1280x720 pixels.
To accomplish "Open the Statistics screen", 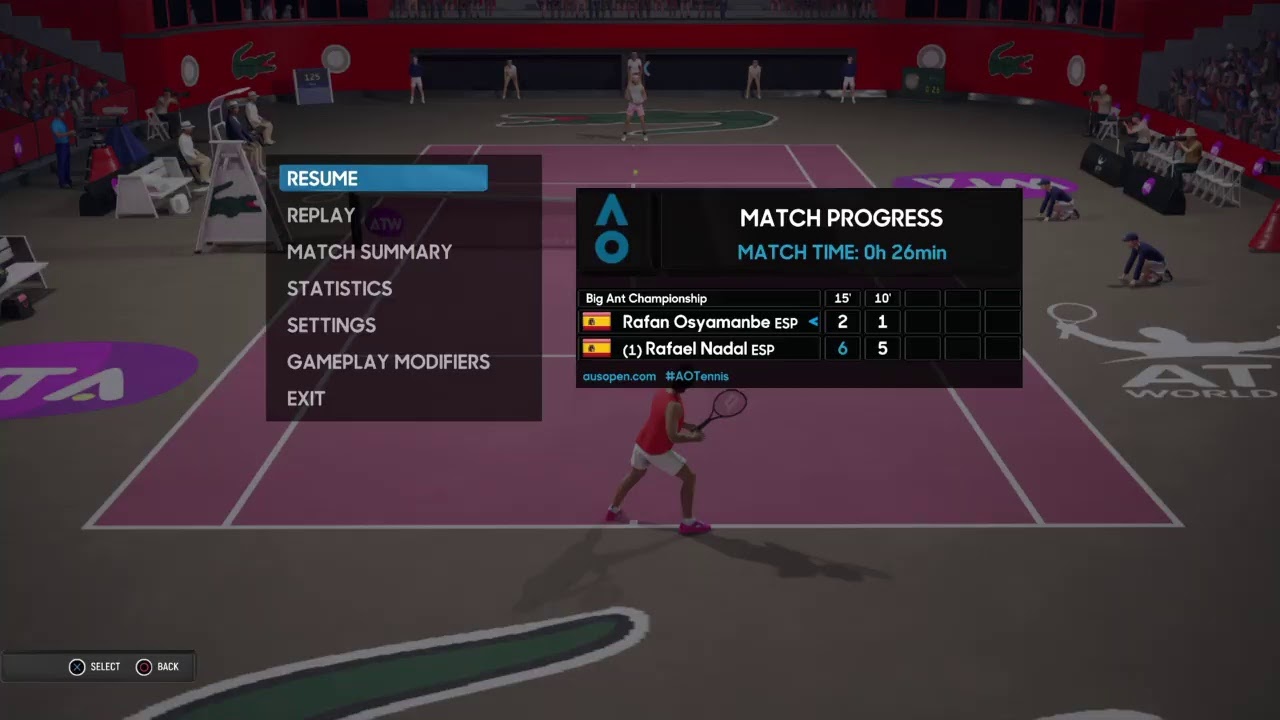I will (339, 289).
